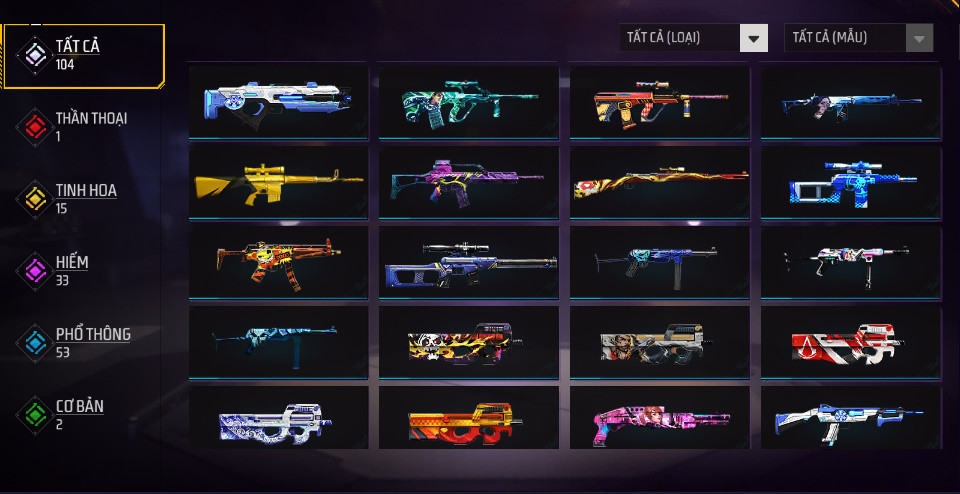This screenshot has width=960, height=494.
Task: Pick the white and blue futuristic rifle skin
Action: [x=278, y=101]
